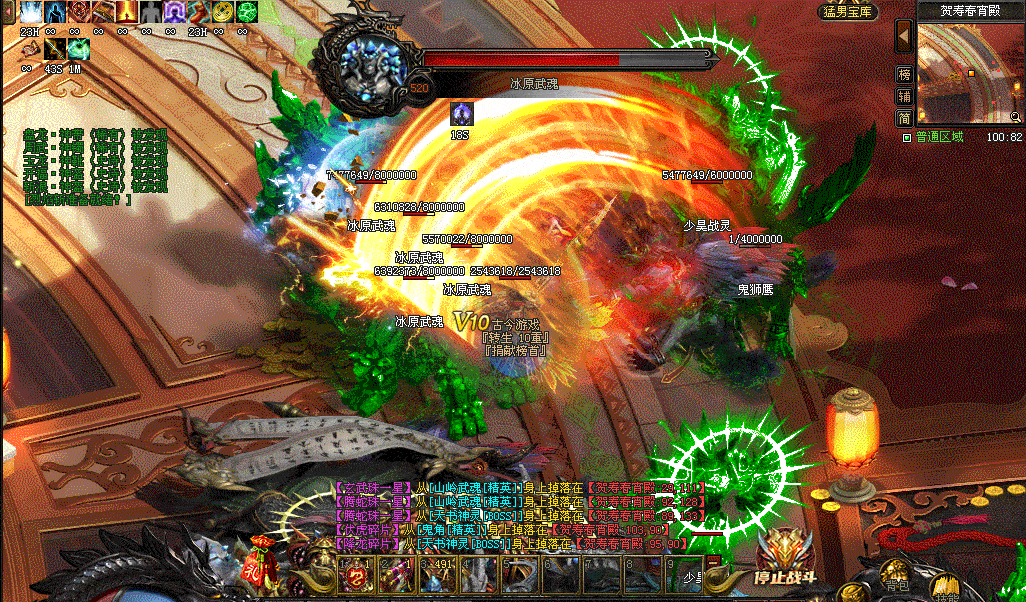Collapse the minimap panel with the arrow
The height and width of the screenshot is (602, 1026).
click(904, 37)
